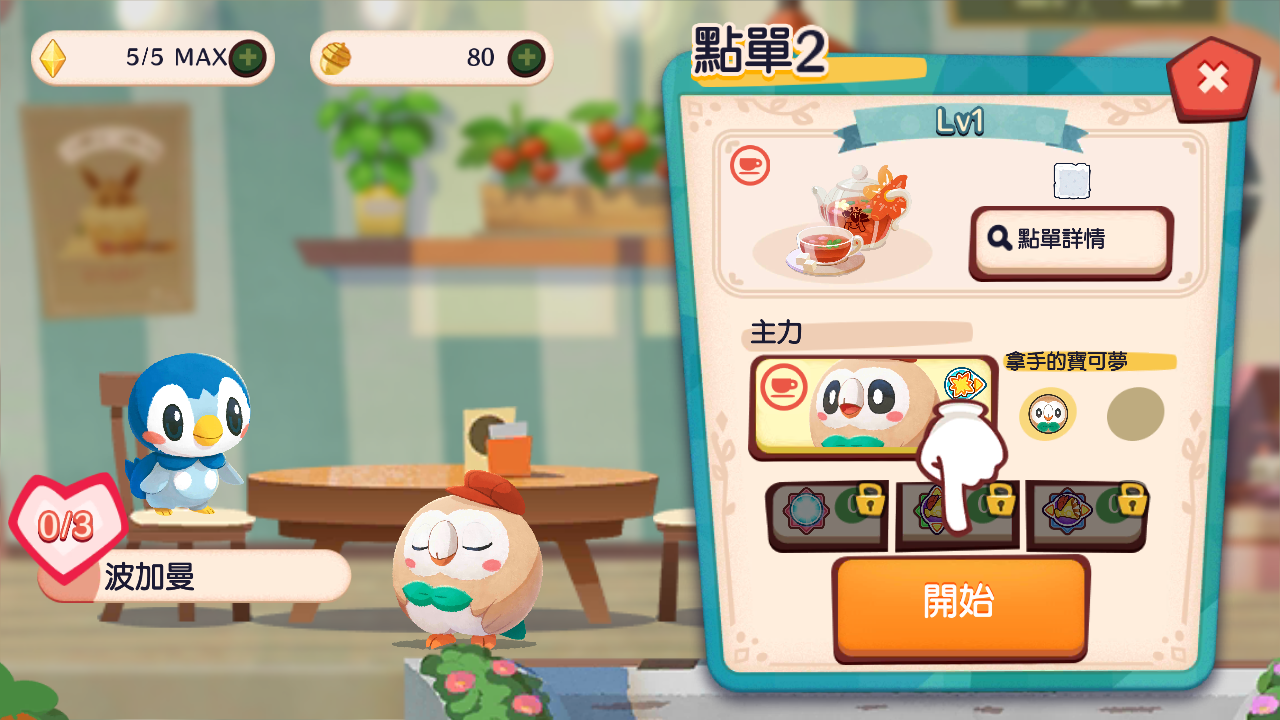Close the 點單2 order panel
1280x720 pixels.
tap(1212, 75)
